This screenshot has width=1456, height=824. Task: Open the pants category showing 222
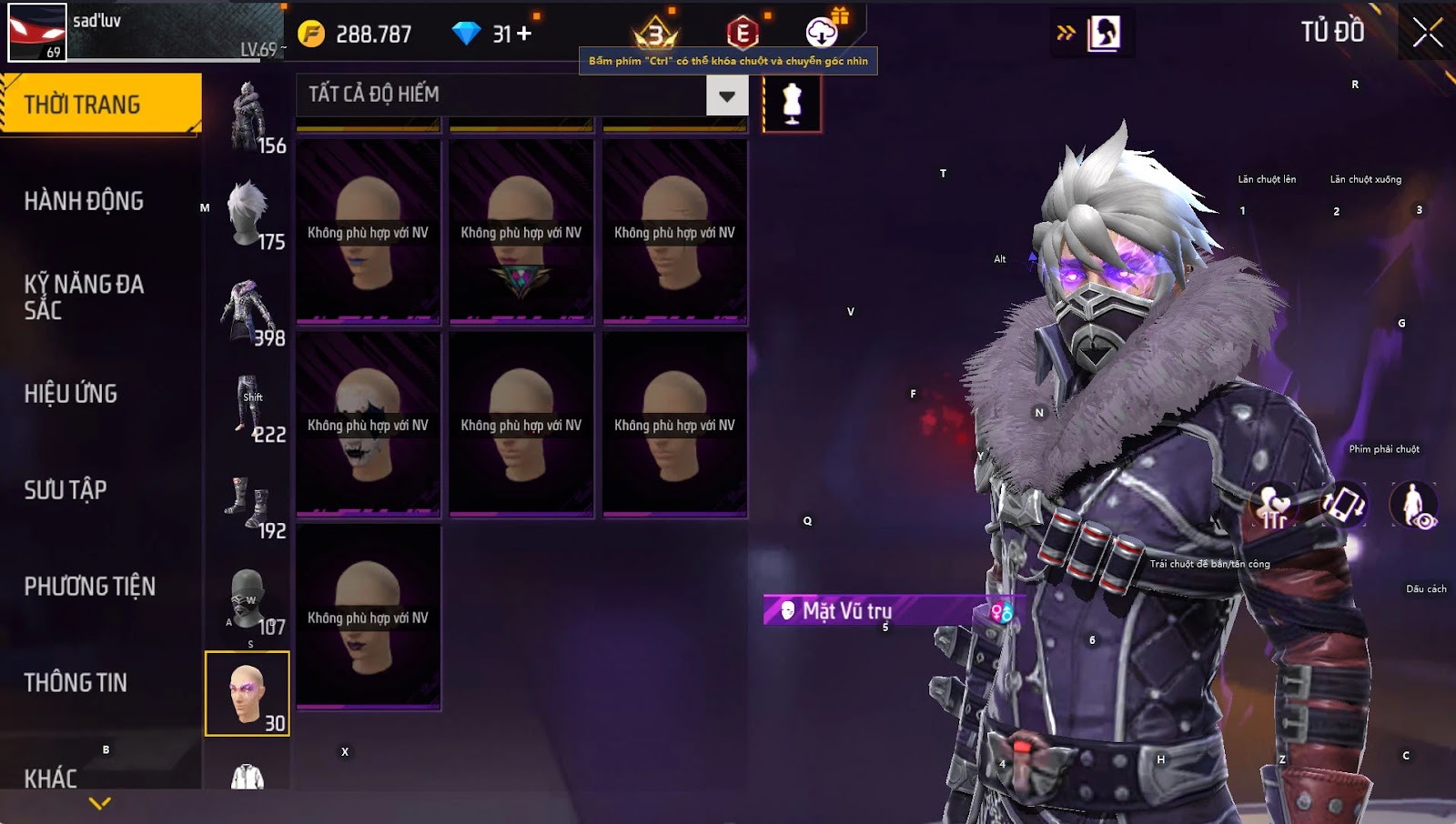(248, 407)
